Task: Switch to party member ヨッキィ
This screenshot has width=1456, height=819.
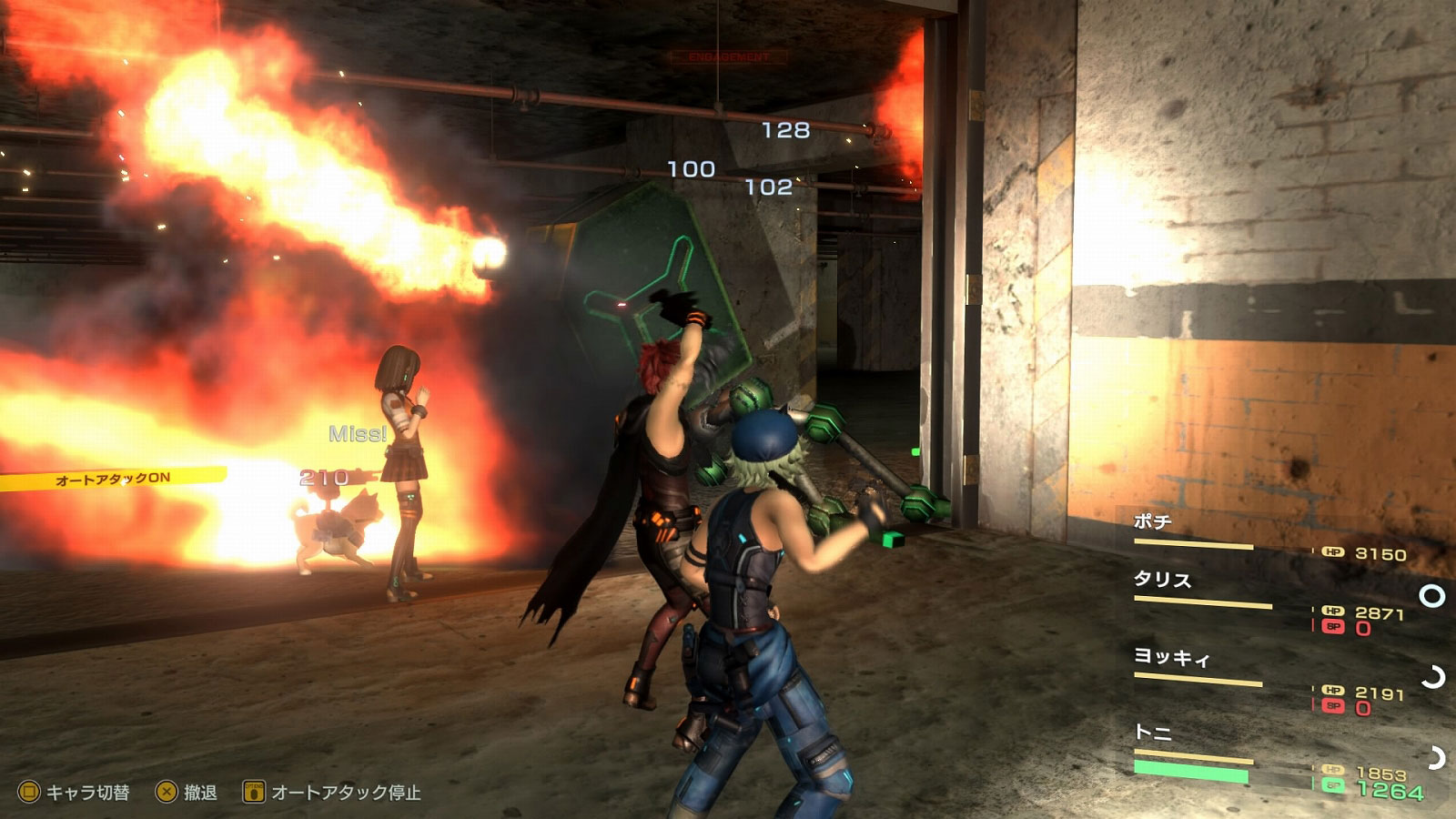Action: tap(1171, 657)
